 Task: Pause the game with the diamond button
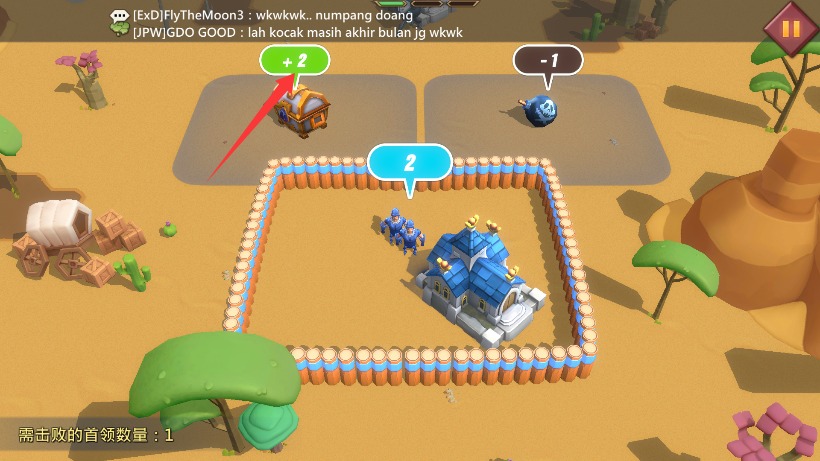pos(790,28)
